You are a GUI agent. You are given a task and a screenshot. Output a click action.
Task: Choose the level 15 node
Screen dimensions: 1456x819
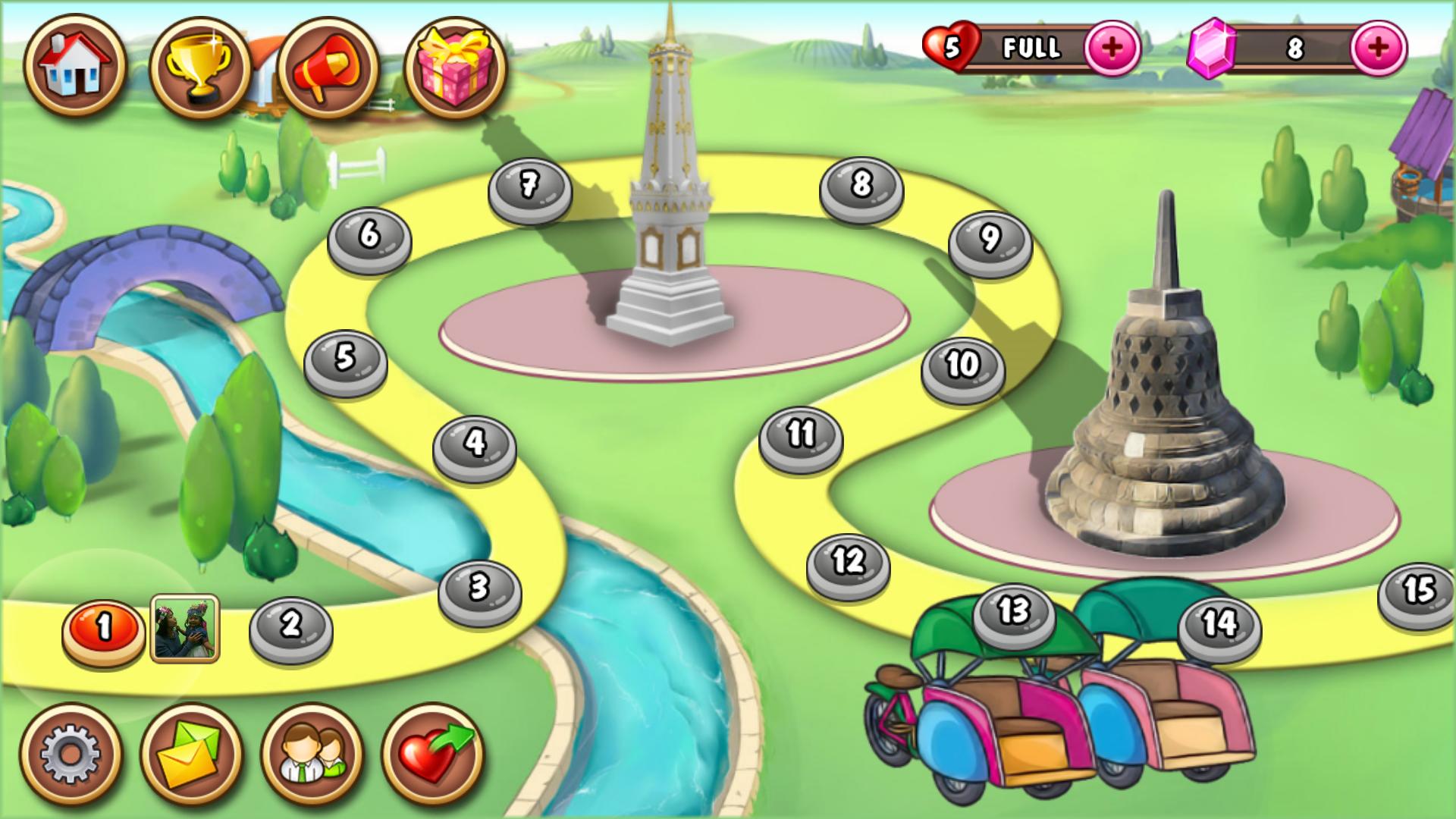click(x=1417, y=593)
